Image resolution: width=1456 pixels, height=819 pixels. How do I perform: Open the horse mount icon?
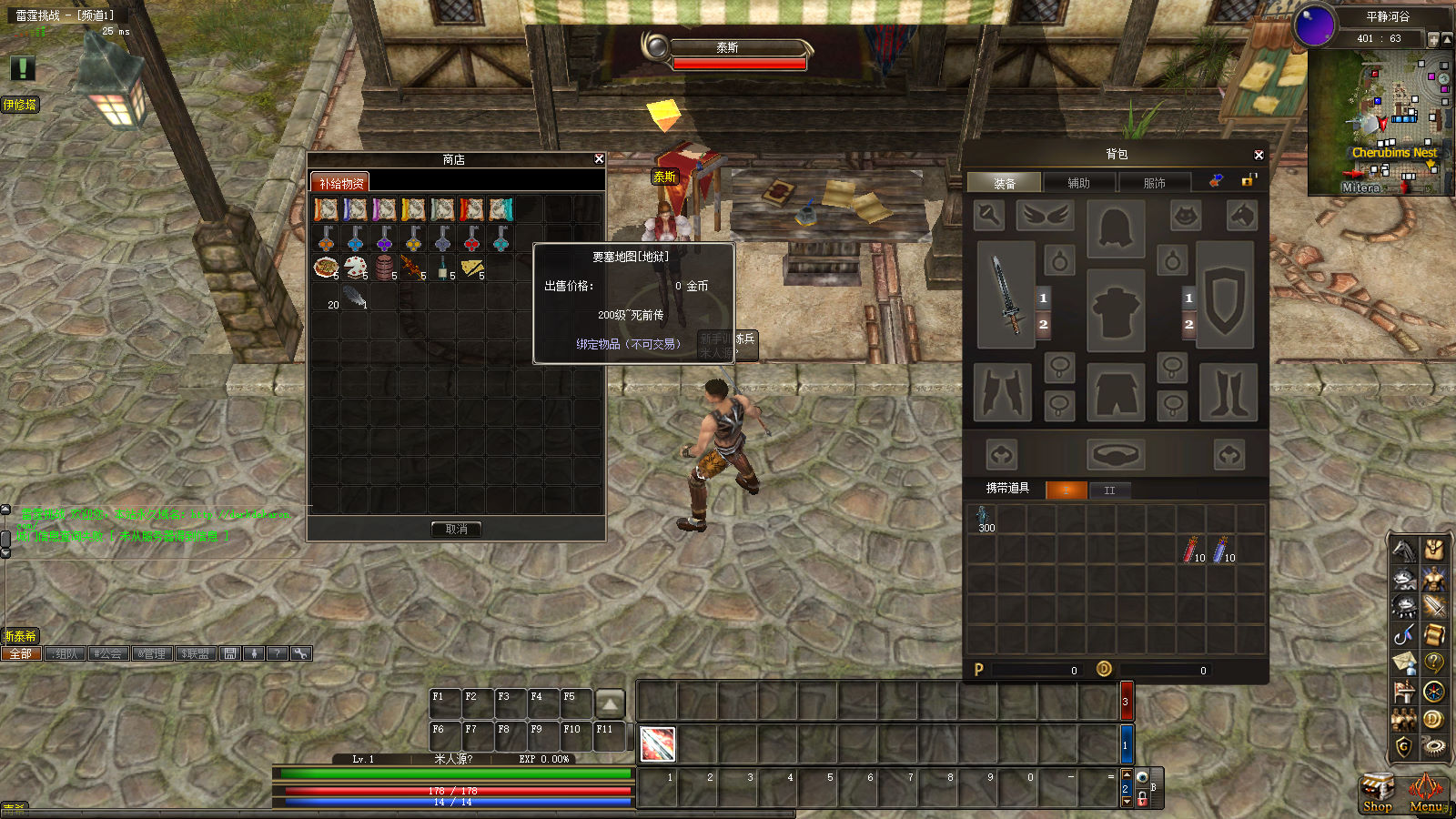(1403, 550)
